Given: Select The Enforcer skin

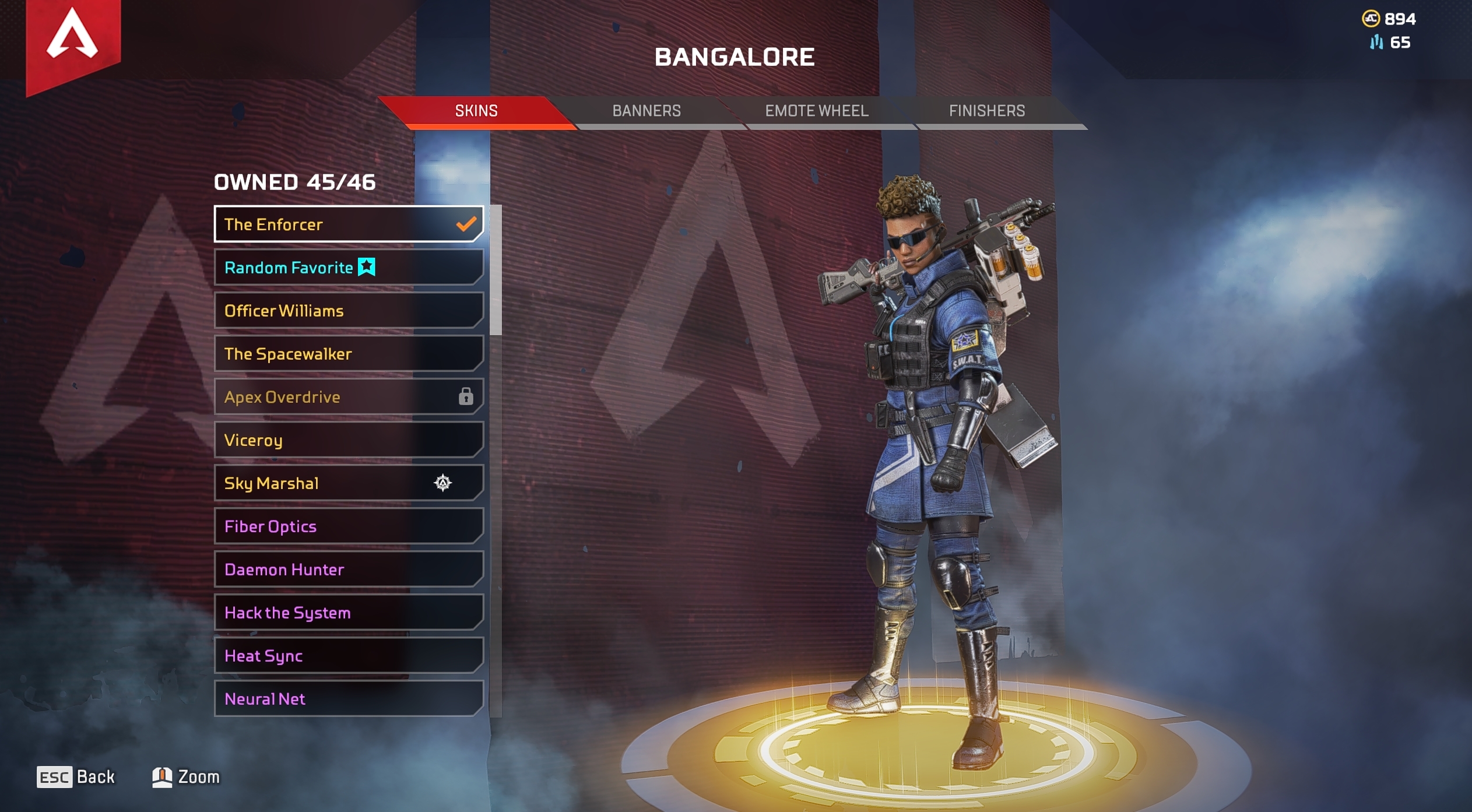Looking at the screenshot, I should (x=348, y=224).
